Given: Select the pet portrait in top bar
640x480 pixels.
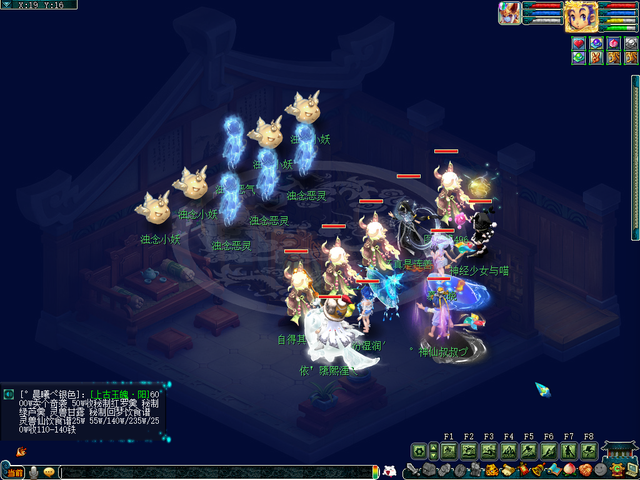Looking at the screenshot, I should [509, 13].
